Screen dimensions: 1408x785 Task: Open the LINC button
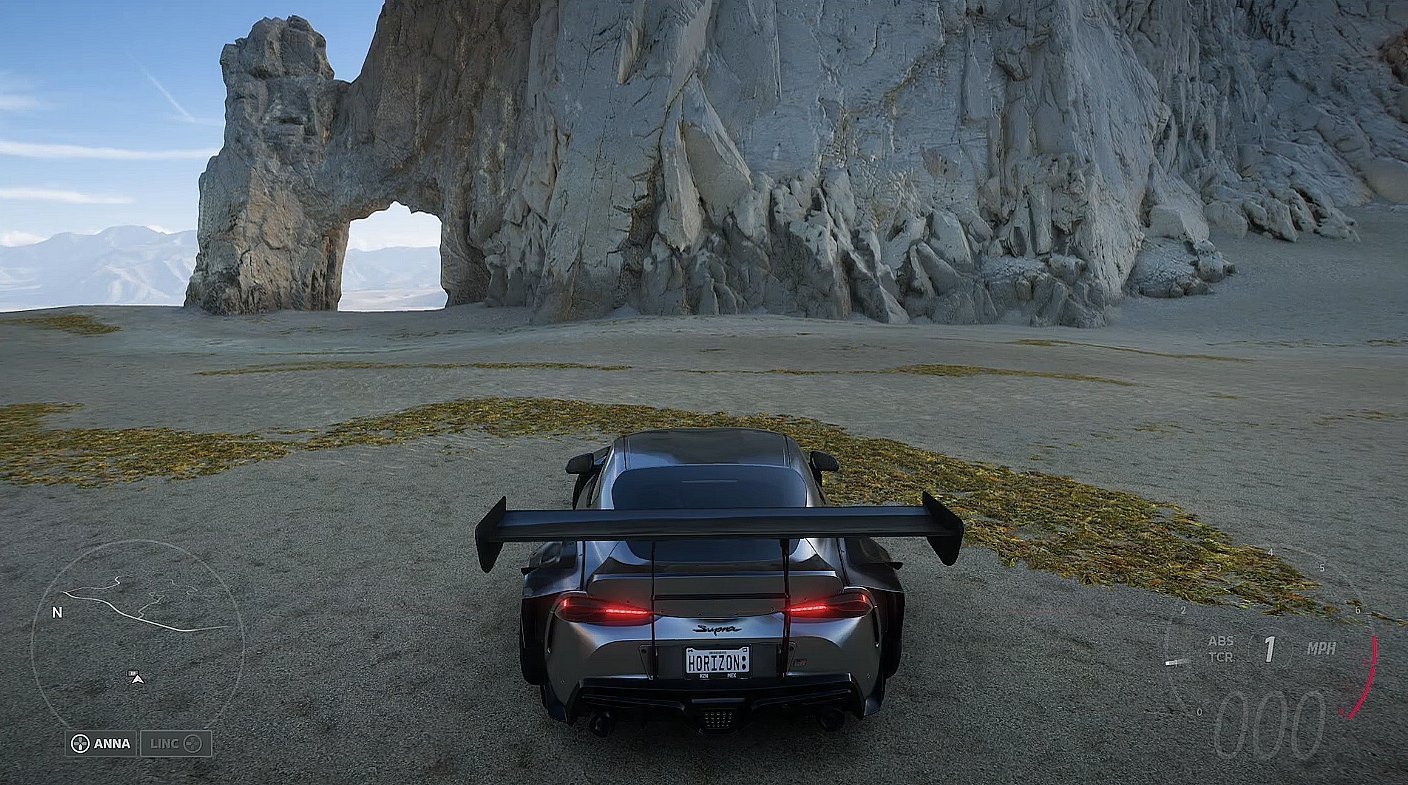pos(175,743)
